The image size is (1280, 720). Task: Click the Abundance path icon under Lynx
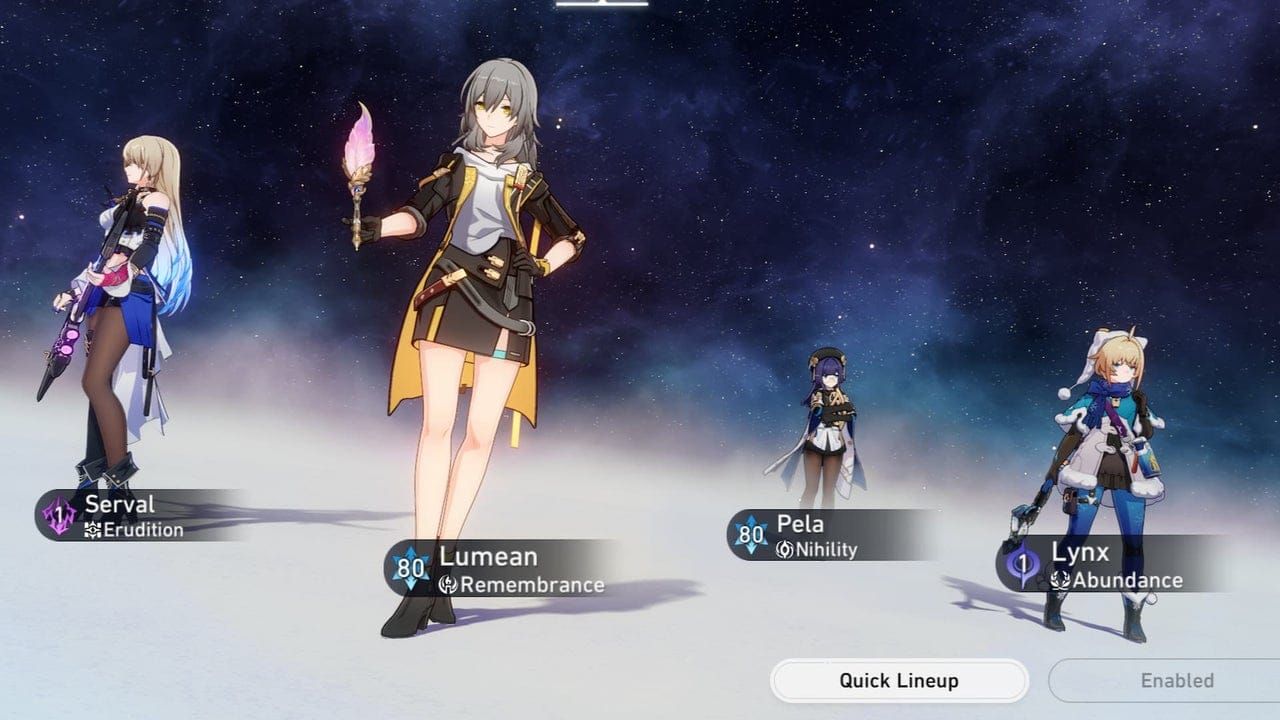1060,578
